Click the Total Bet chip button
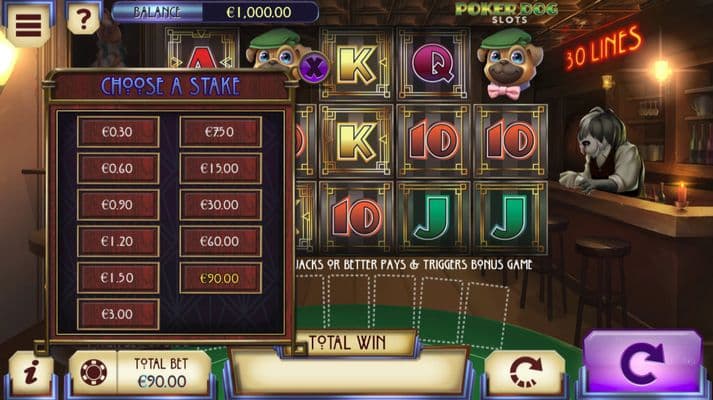The height and width of the screenshot is (400, 713). (94, 373)
